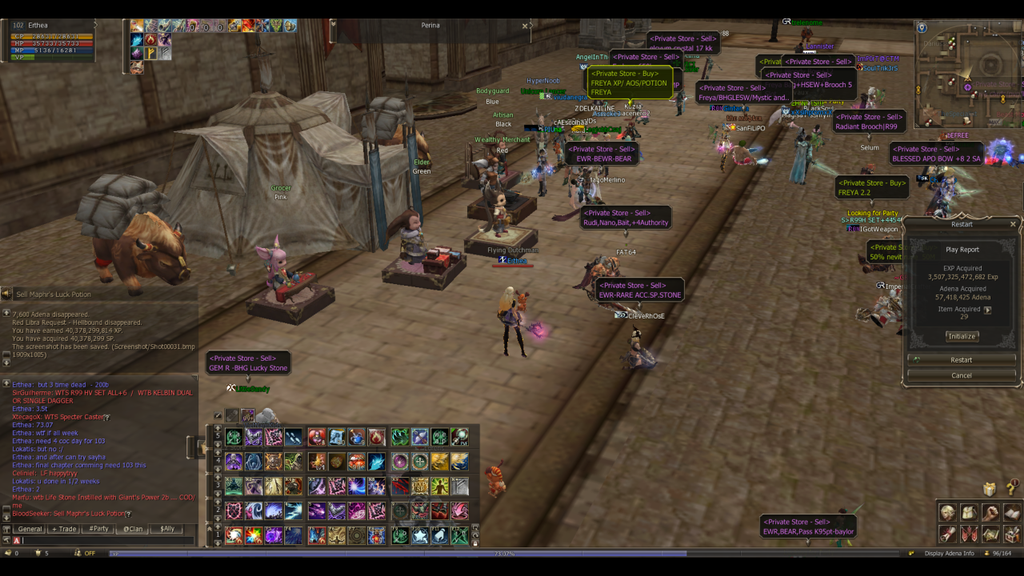The height and width of the screenshot is (576, 1024).
Task: Click the Initialize button in Play Report
Action: coord(961,336)
